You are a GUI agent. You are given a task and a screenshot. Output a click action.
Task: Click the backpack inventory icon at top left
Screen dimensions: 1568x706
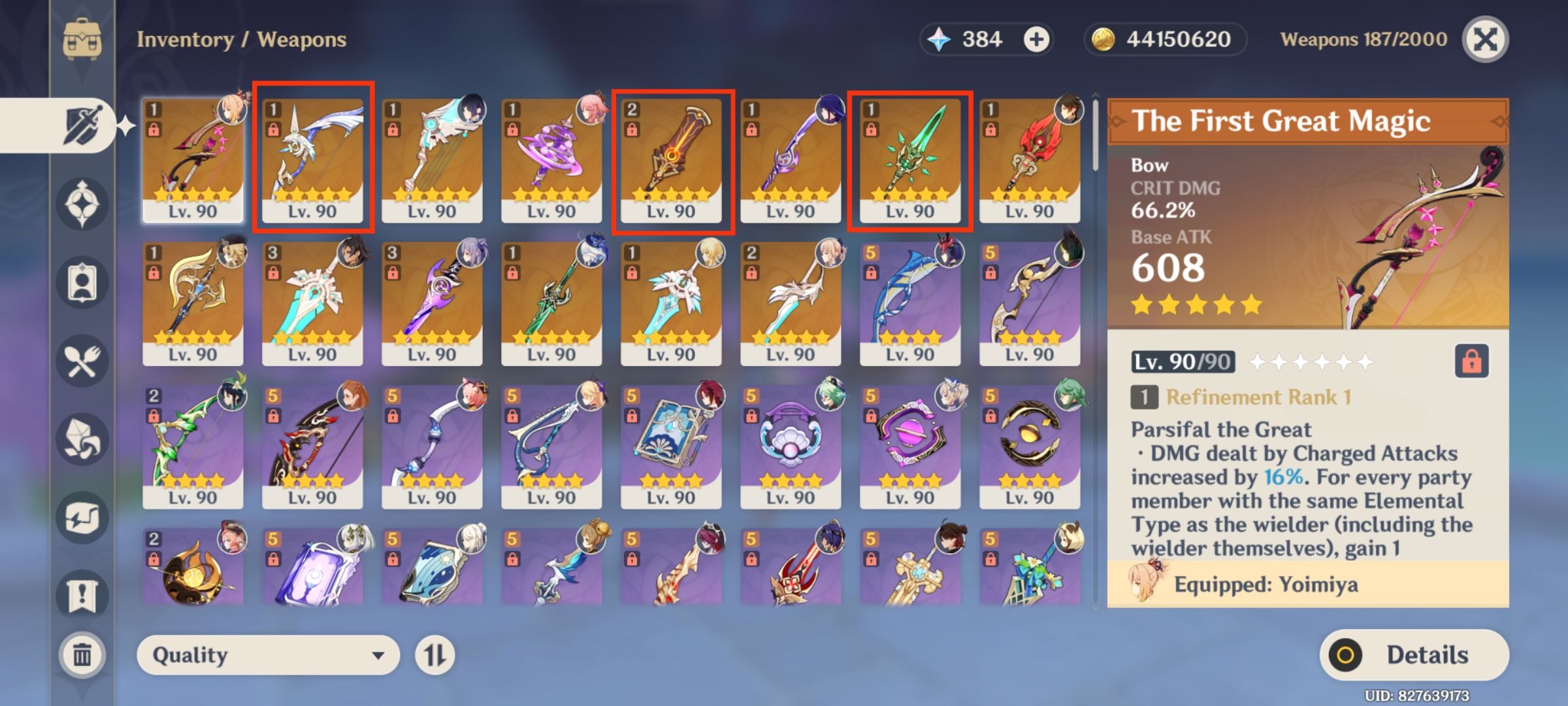[x=82, y=41]
